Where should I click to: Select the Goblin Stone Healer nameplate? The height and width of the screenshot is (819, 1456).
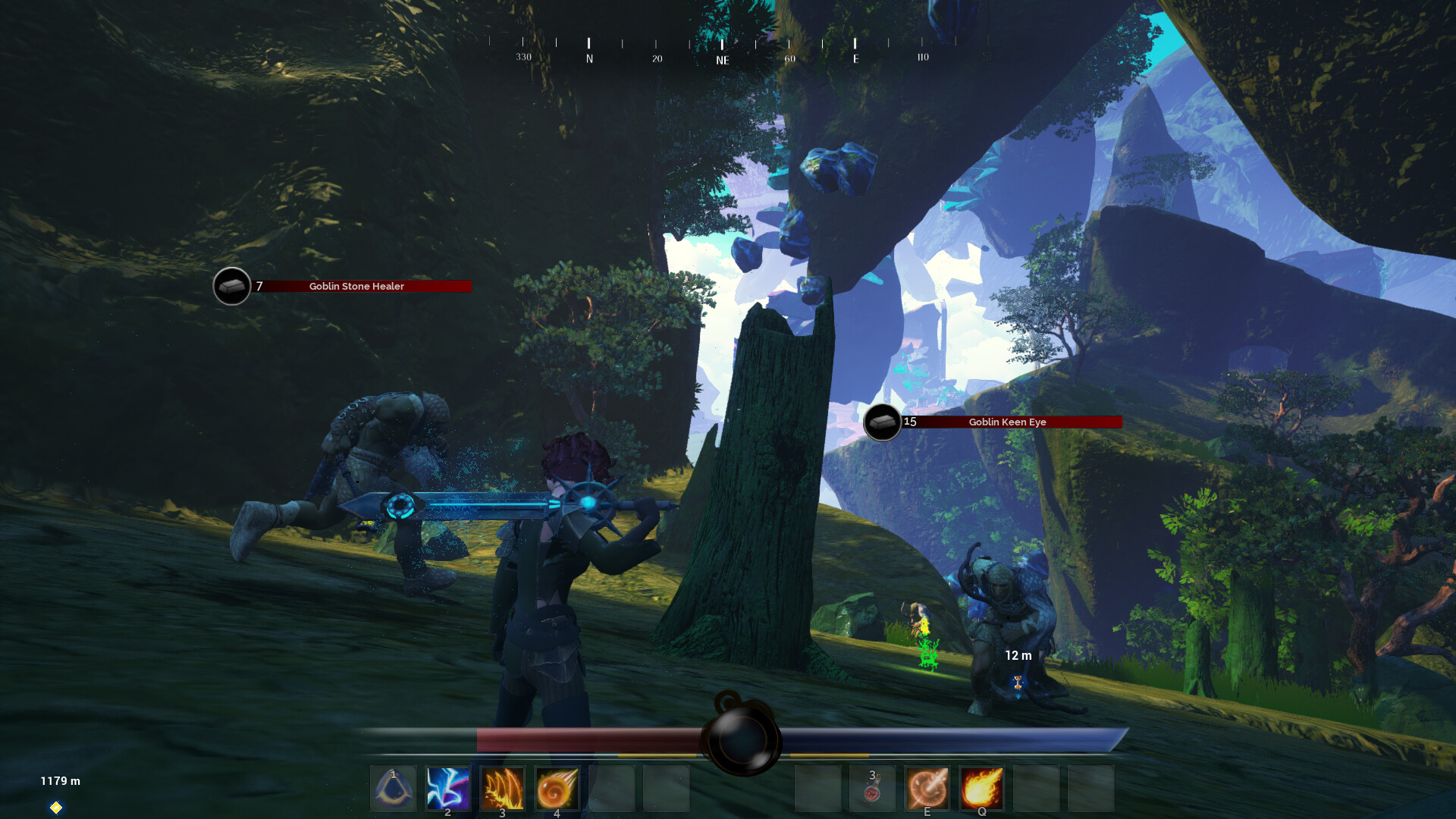[356, 286]
